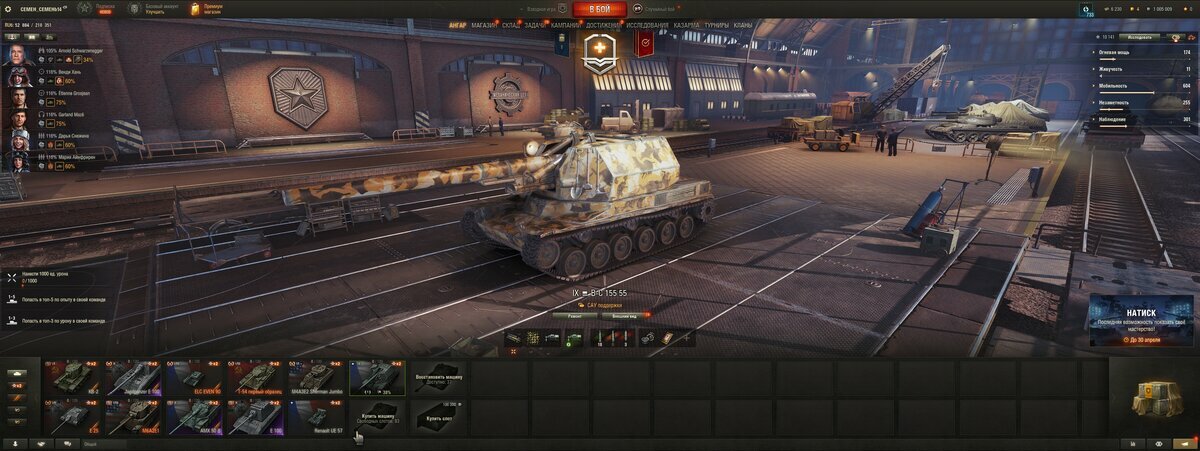This screenshot has width=1200, height=451.
Task: Switch to the СКЛАД tab
Action: [x=510, y=24]
